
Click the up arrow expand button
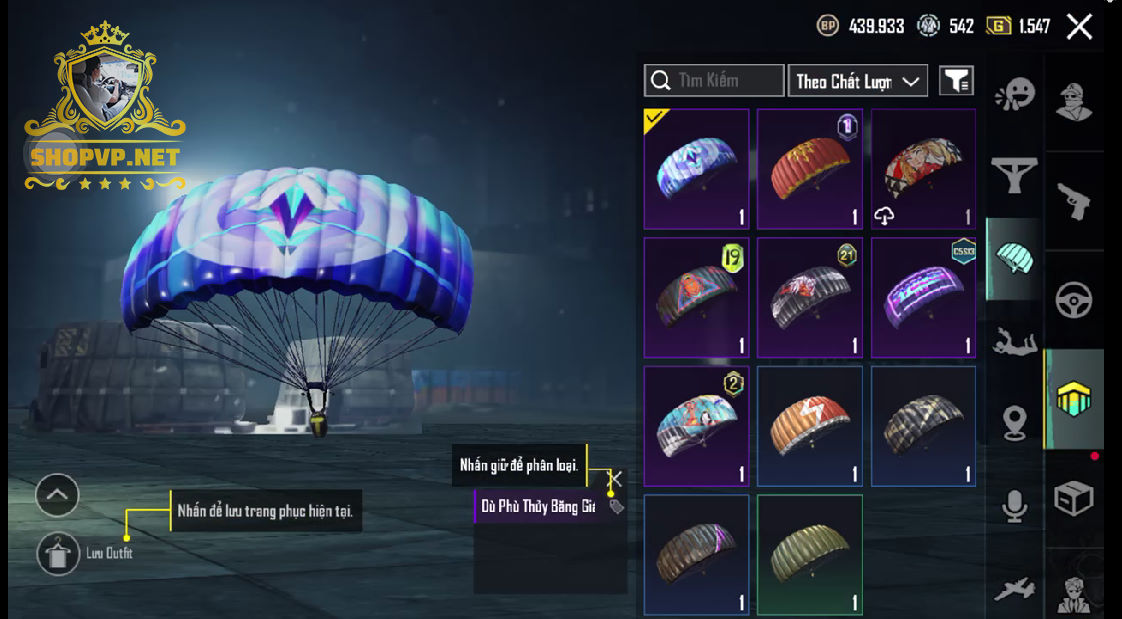57,494
